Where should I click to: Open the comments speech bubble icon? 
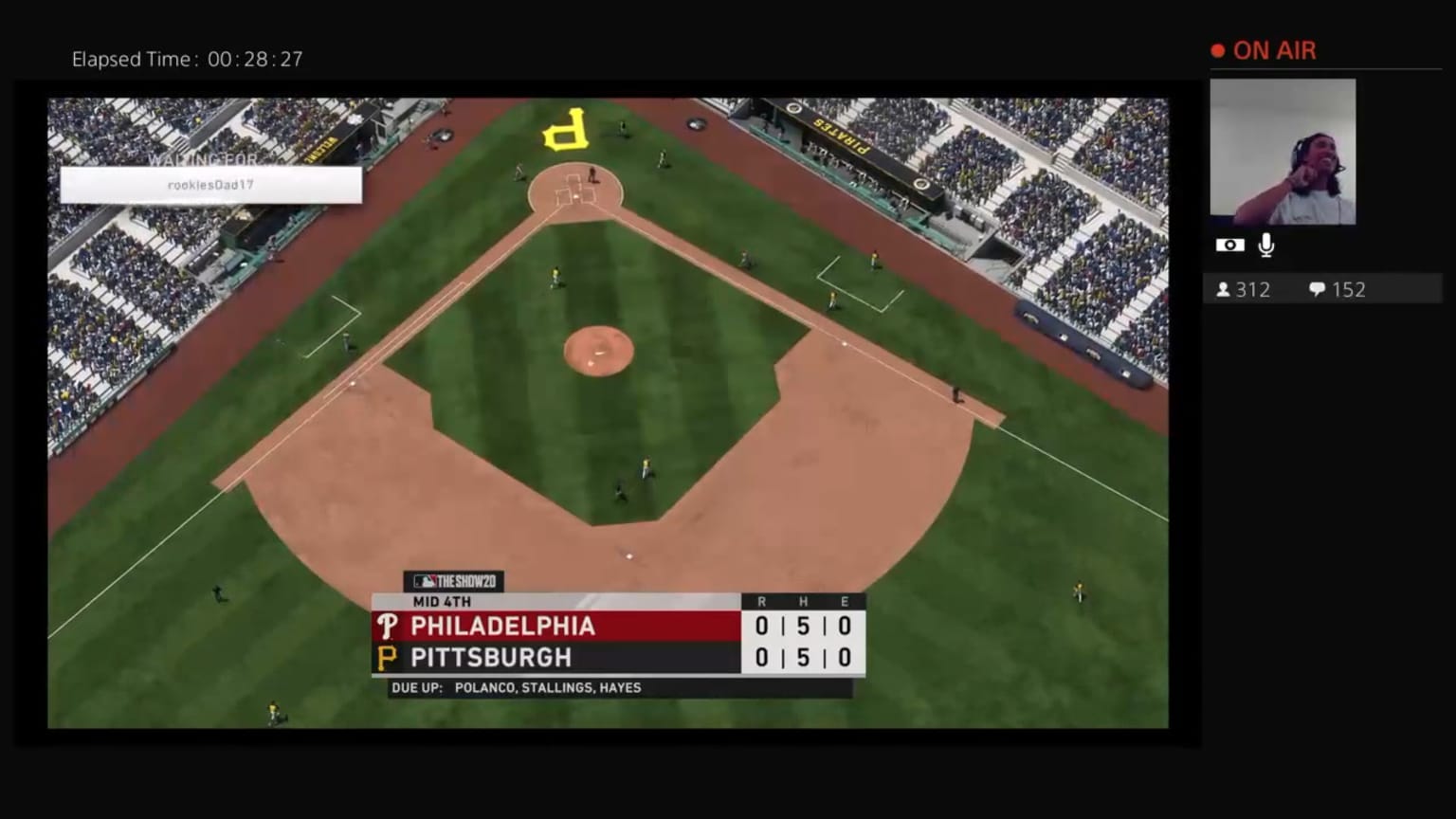point(1318,289)
